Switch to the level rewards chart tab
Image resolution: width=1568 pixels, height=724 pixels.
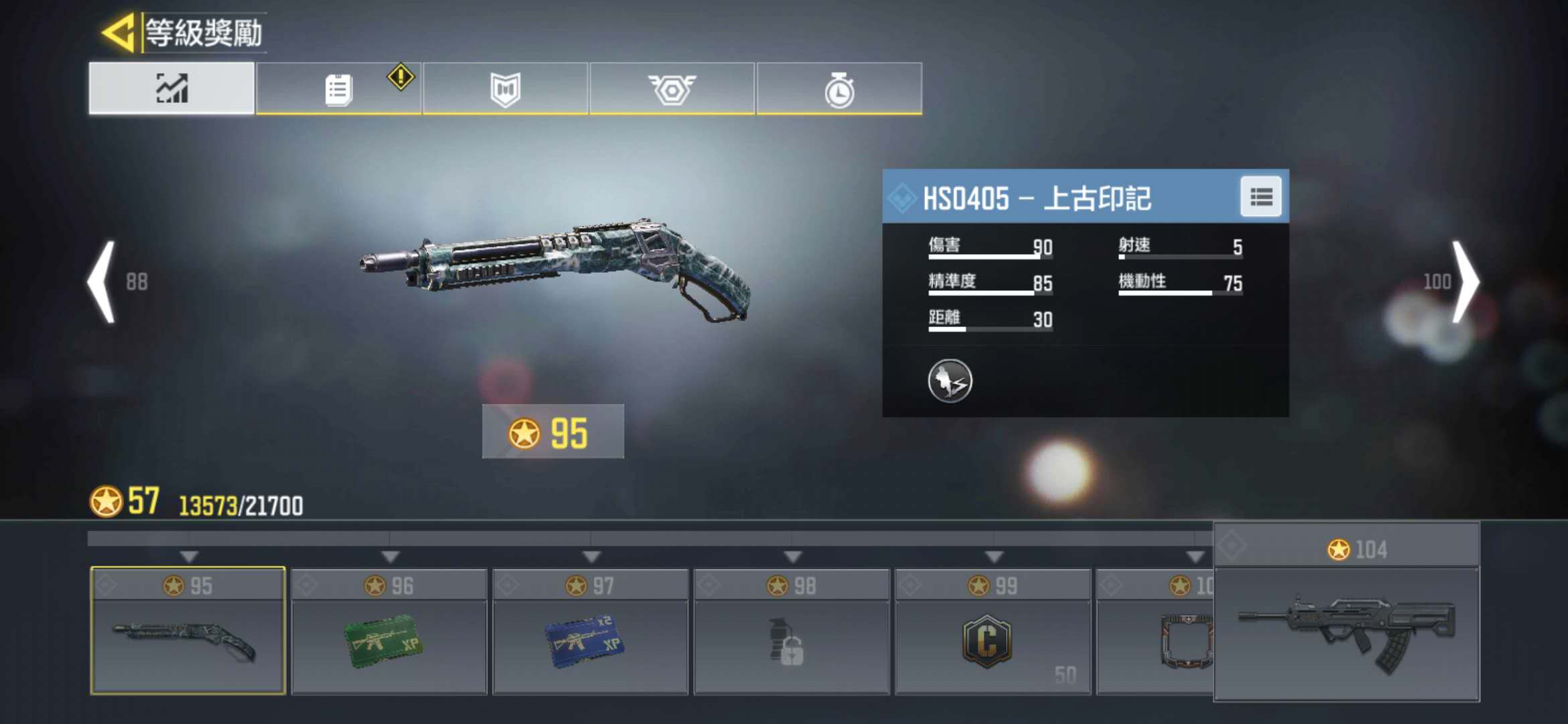click(x=172, y=88)
